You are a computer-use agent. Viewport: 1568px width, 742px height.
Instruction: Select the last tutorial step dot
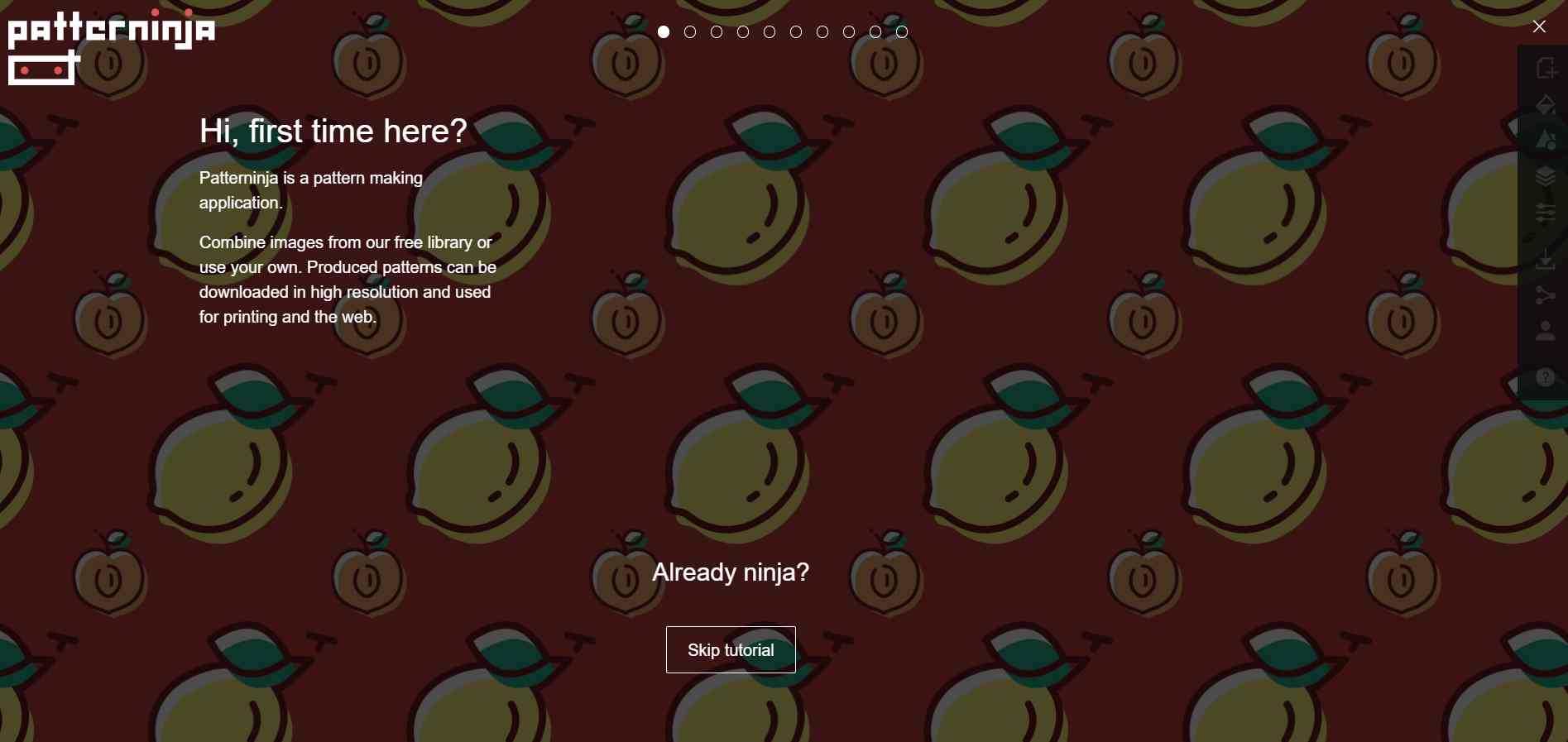tap(901, 32)
